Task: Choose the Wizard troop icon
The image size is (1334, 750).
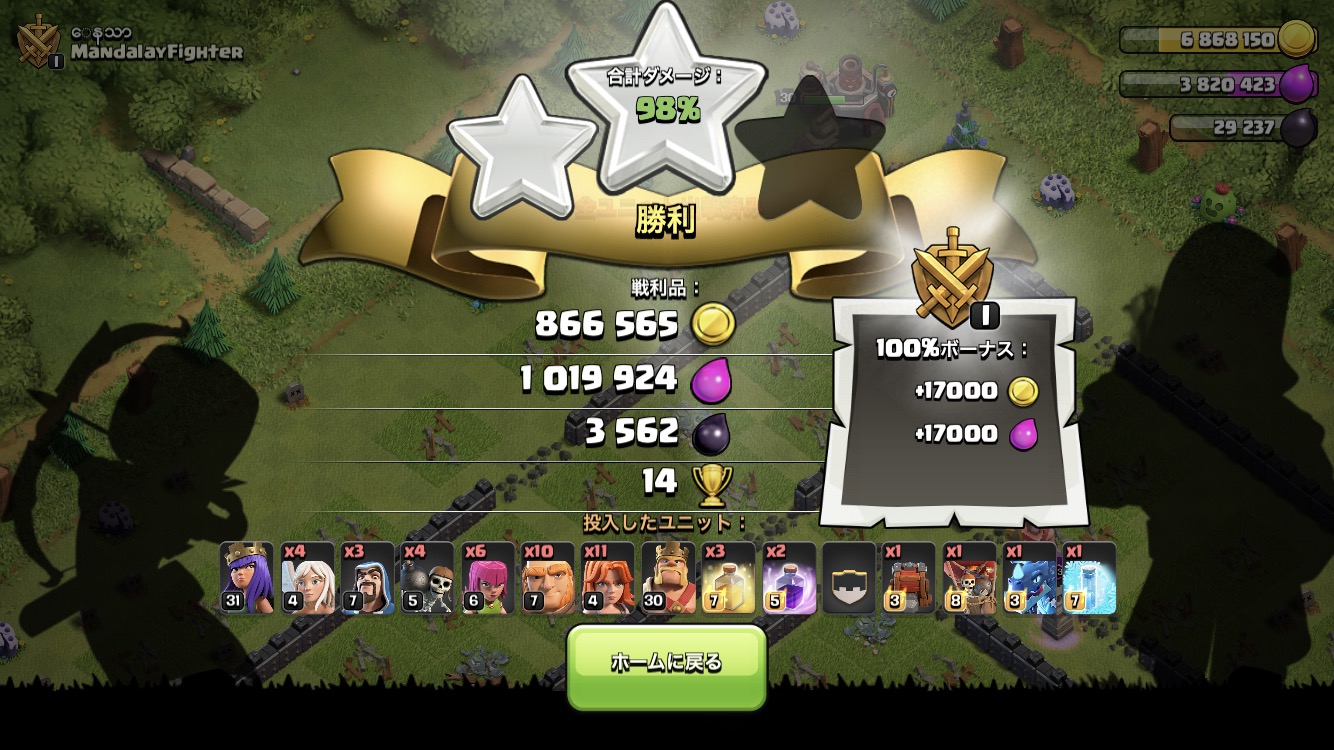Action: [x=367, y=578]
